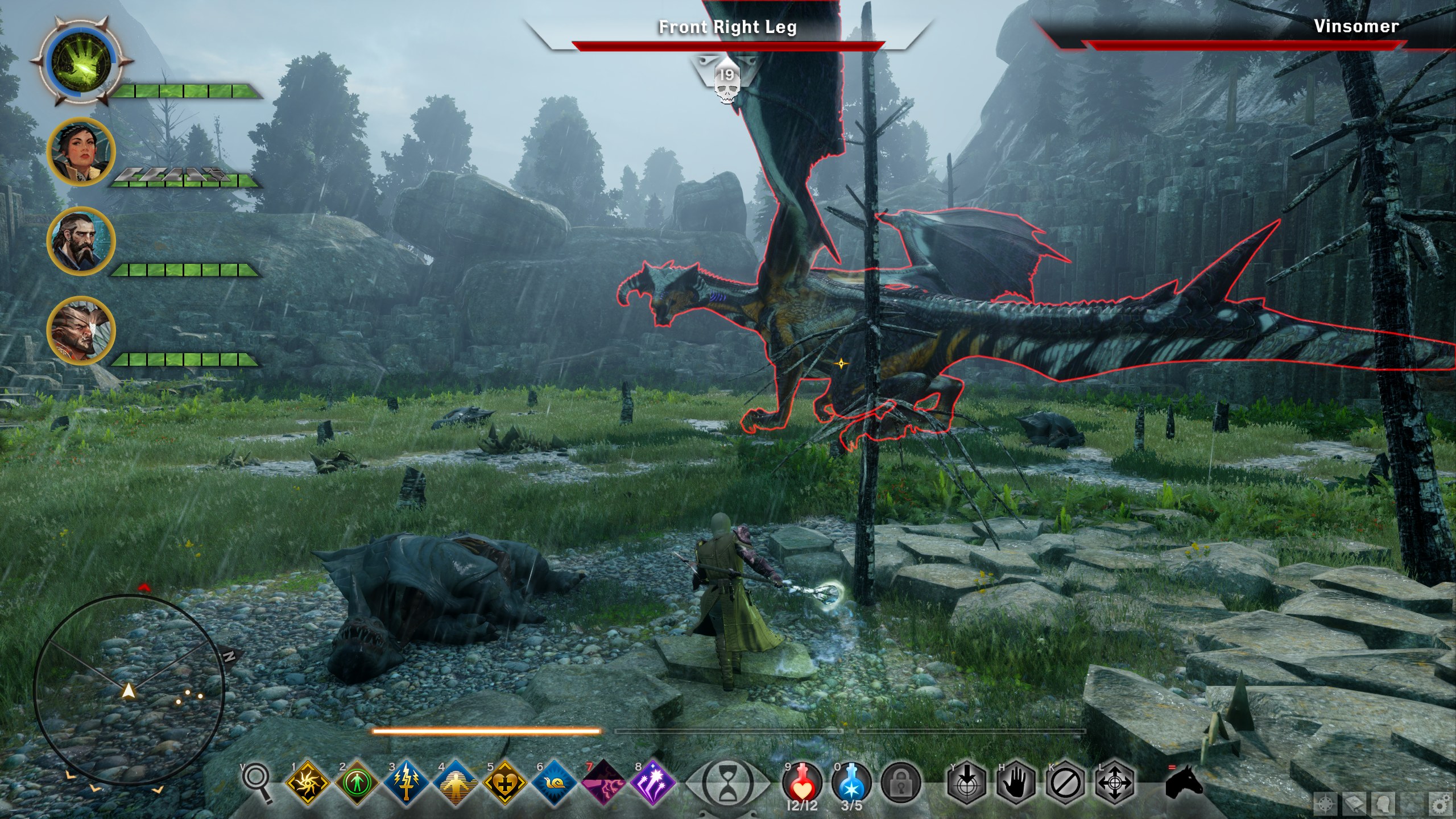1456x819 pixels.
Task: Open the journal book icon
Action: point(1355,805)
